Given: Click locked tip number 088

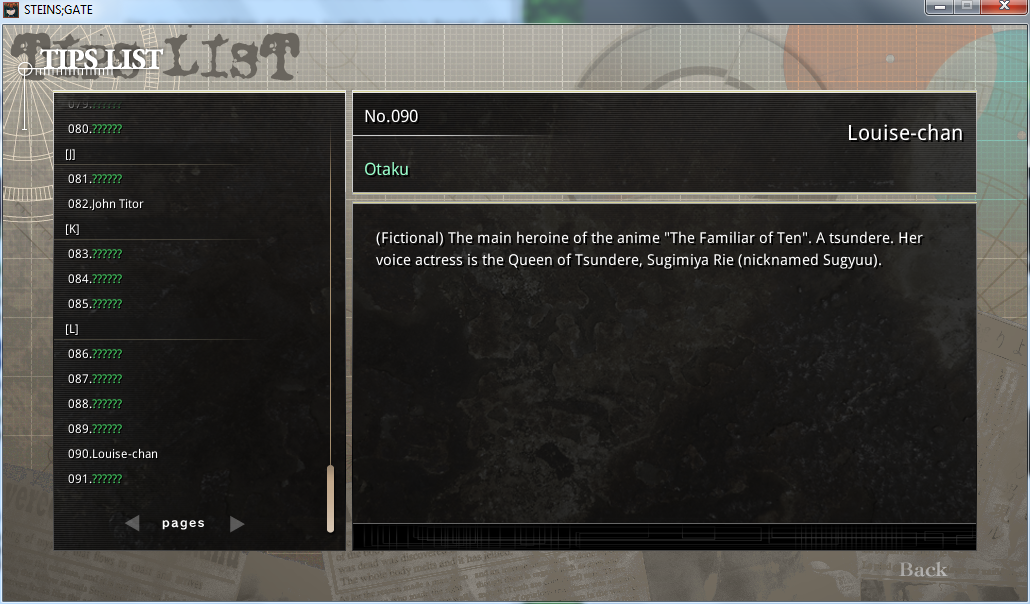Looking at the screenshot, I should pyautogui.click(x=95, y=404).
